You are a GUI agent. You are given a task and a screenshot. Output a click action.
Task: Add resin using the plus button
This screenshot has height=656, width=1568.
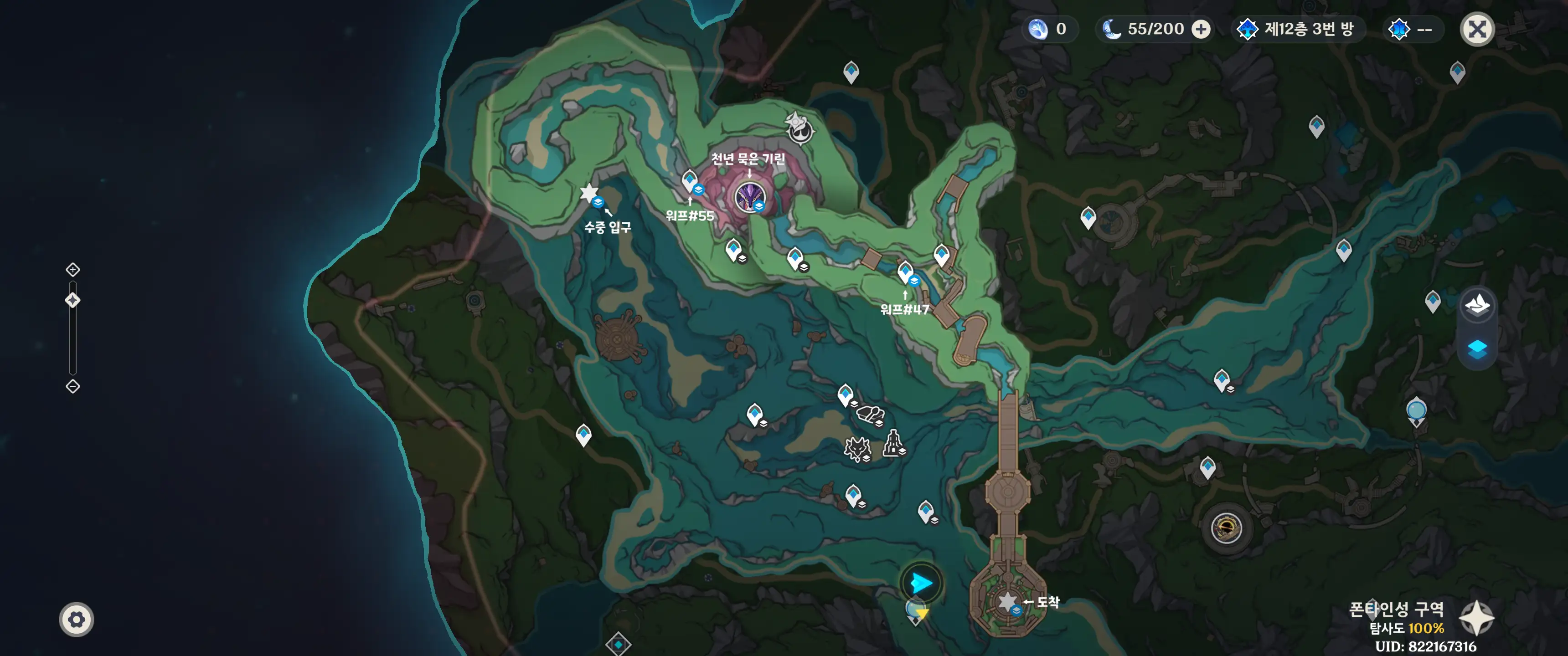[x=1201, y=29]
